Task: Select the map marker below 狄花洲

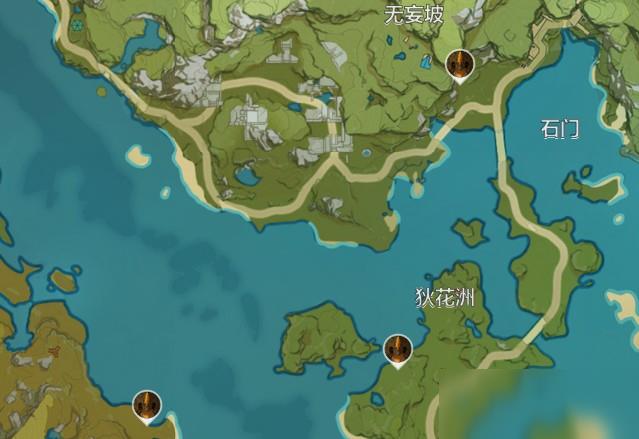Action: 398,350
